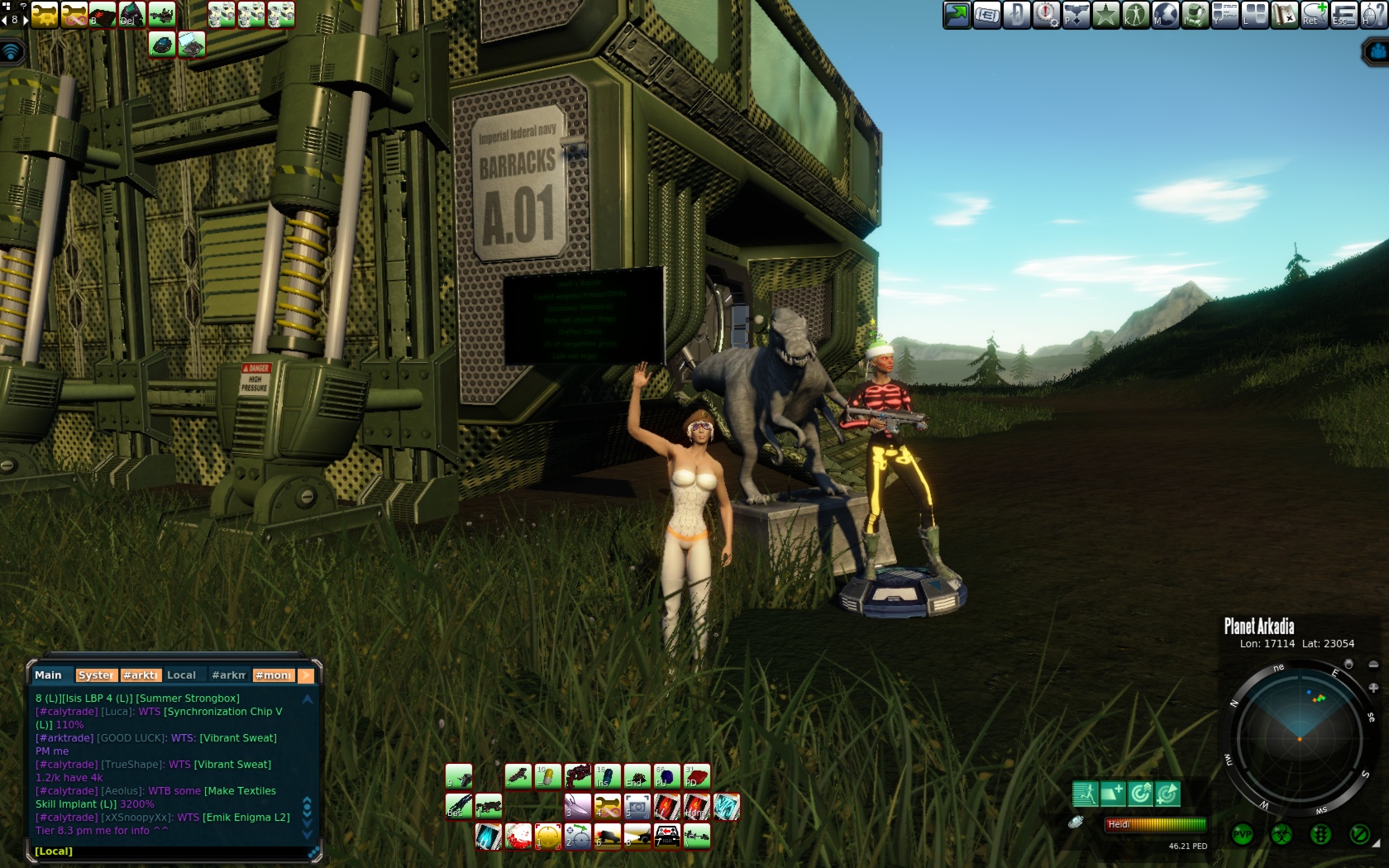Switch to the Local chat tab
Viewport: 1389px width, 868px height.
click(181, 675)
